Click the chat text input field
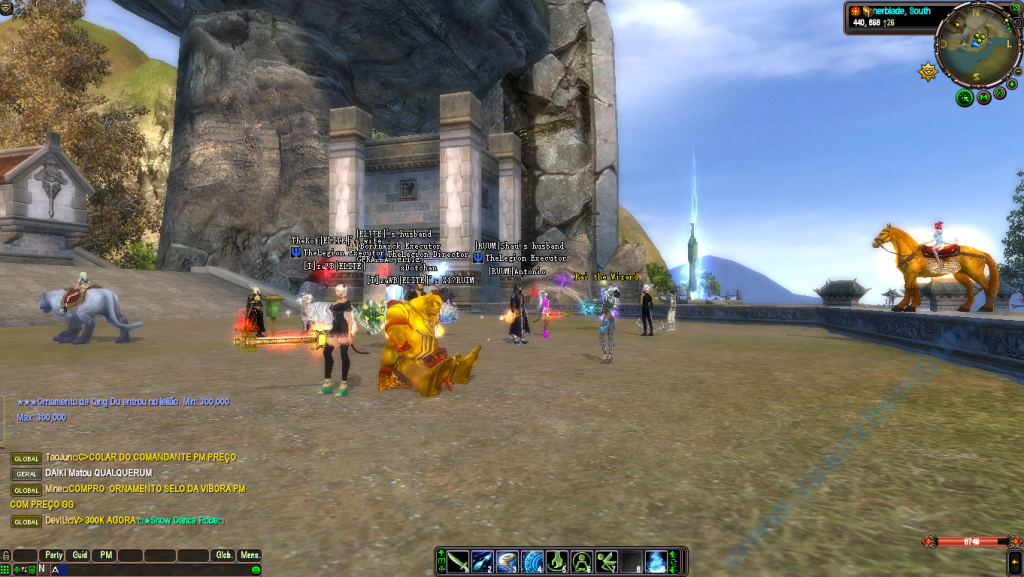This screenshot has width=1024, height=577. [x=150, y=569]
